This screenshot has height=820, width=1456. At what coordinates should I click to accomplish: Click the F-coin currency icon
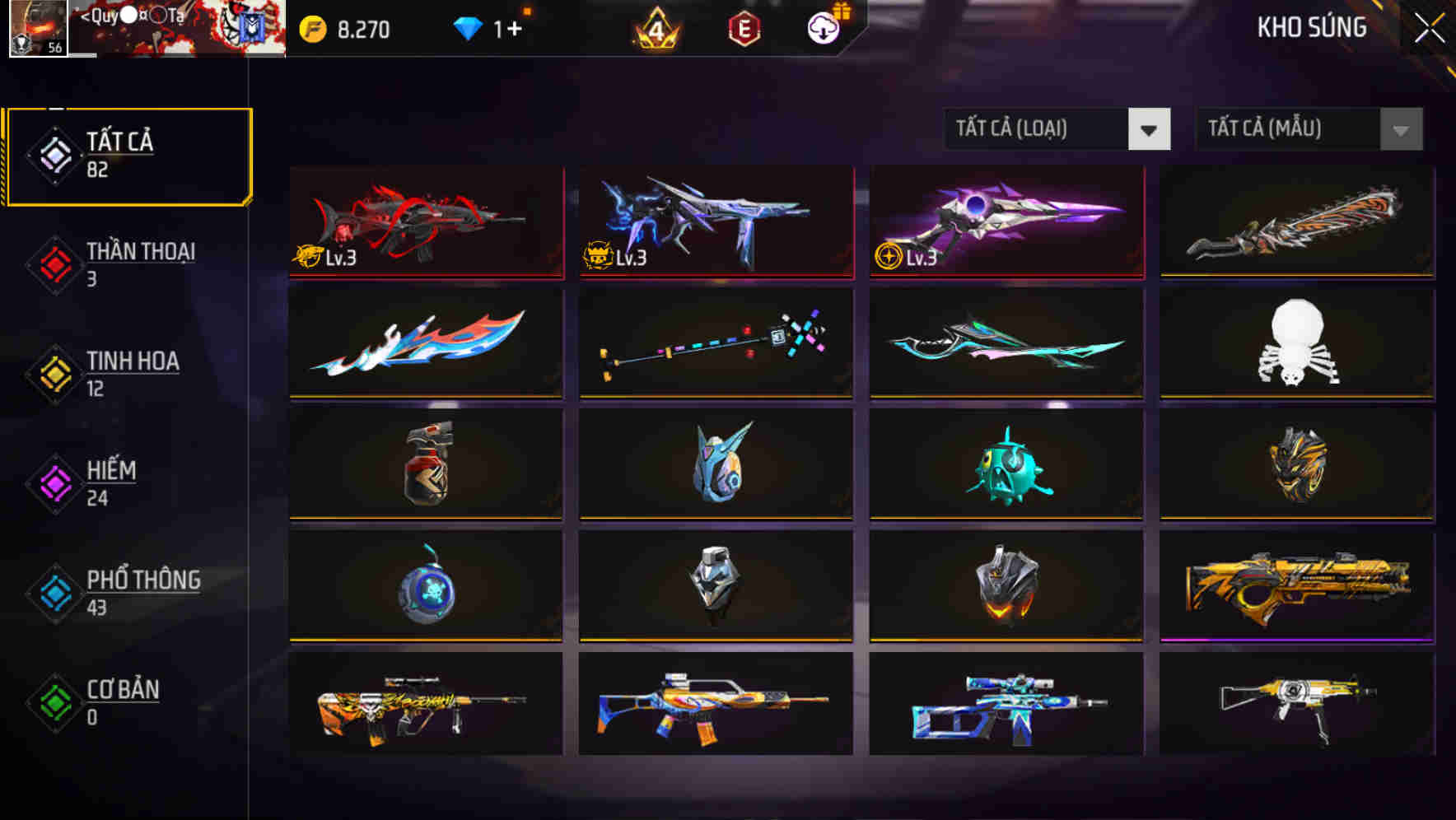pyautogui.click(x=312, y=27)
